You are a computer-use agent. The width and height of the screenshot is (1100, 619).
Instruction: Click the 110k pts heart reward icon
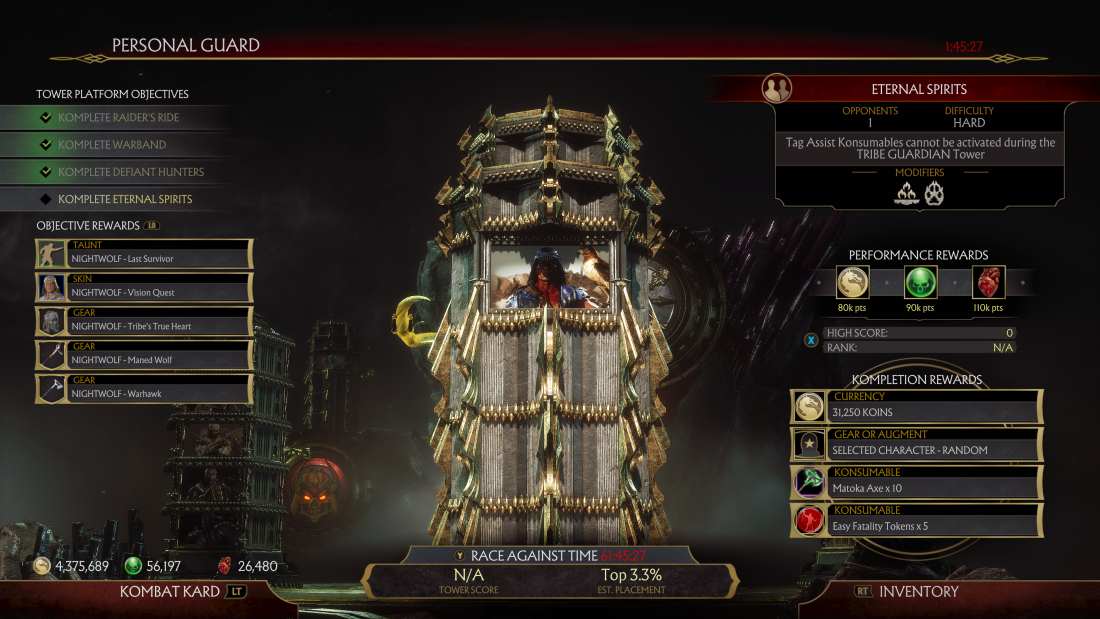tap(987, 282)
